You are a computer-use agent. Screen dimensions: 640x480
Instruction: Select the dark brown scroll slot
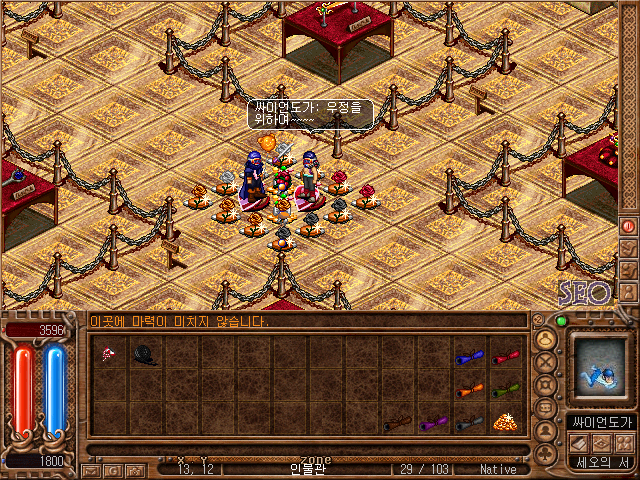tap(397, 424)
